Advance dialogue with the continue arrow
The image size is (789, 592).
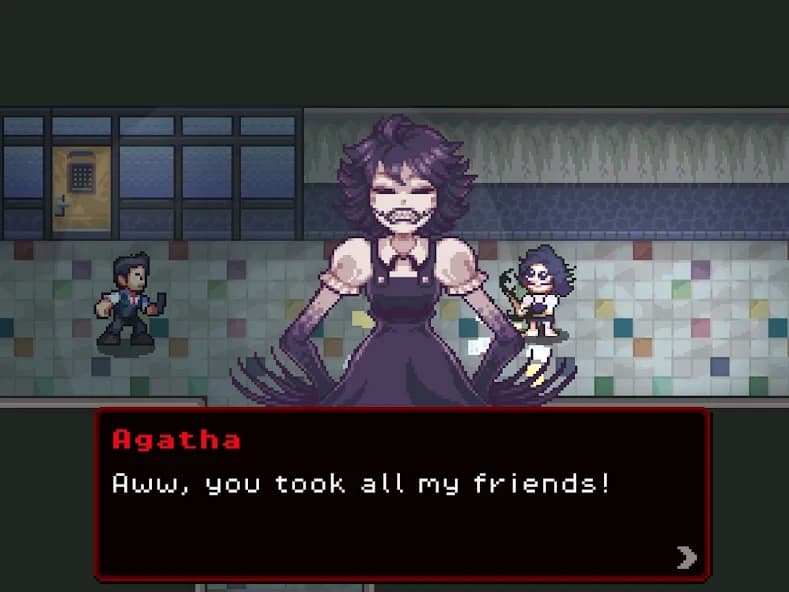click(686, 557)
